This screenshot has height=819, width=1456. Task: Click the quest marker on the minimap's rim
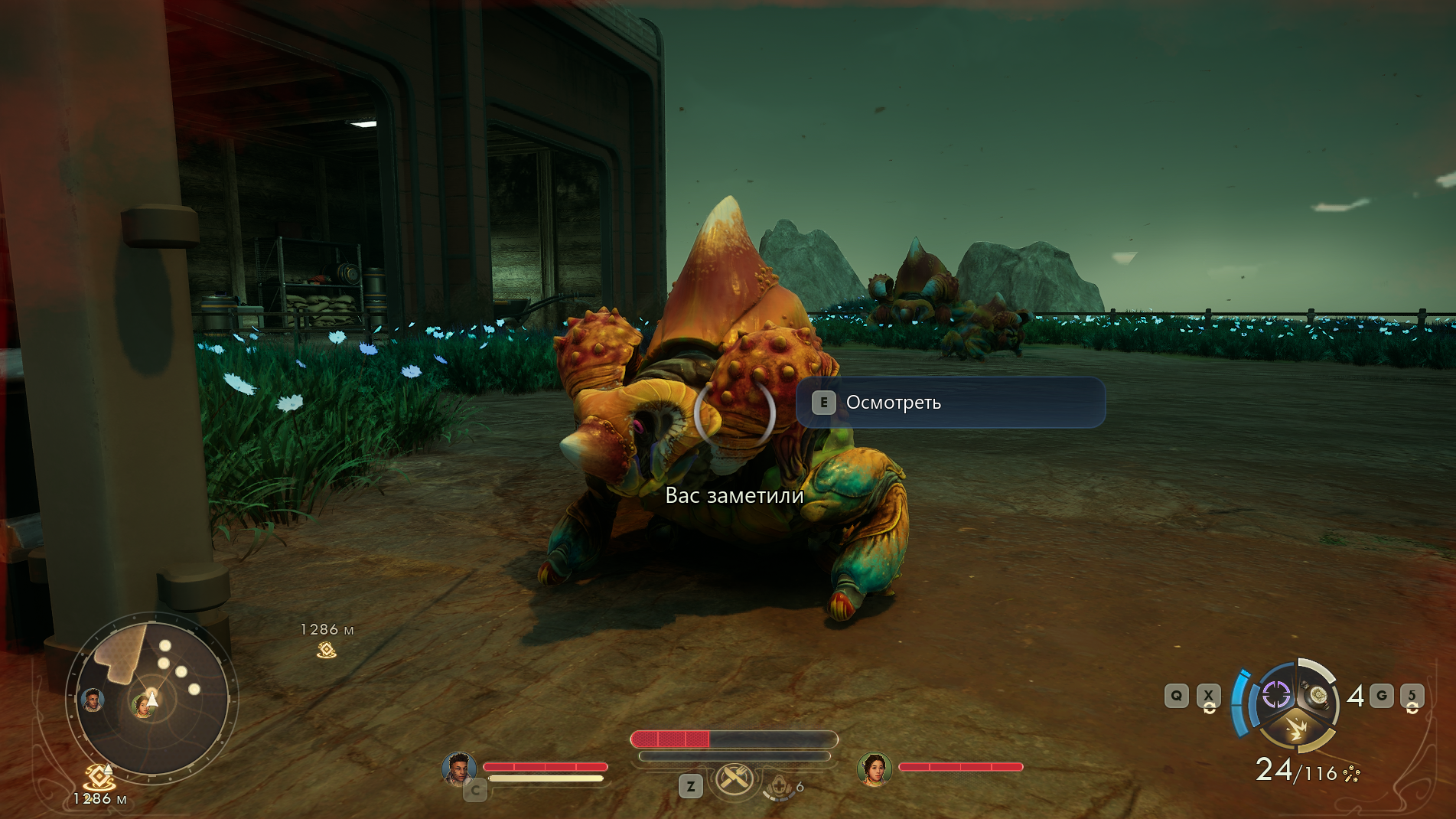(x=99, y=777)
